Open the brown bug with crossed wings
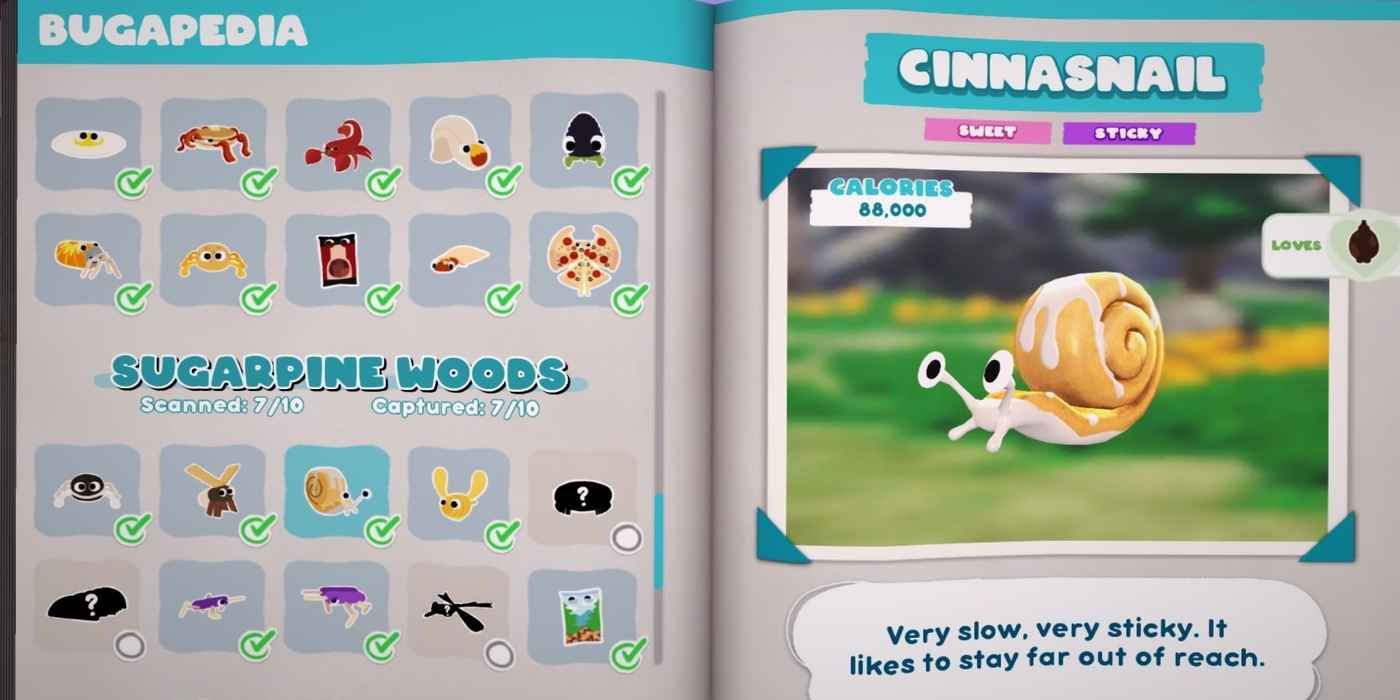 click(x=213, y=492)
